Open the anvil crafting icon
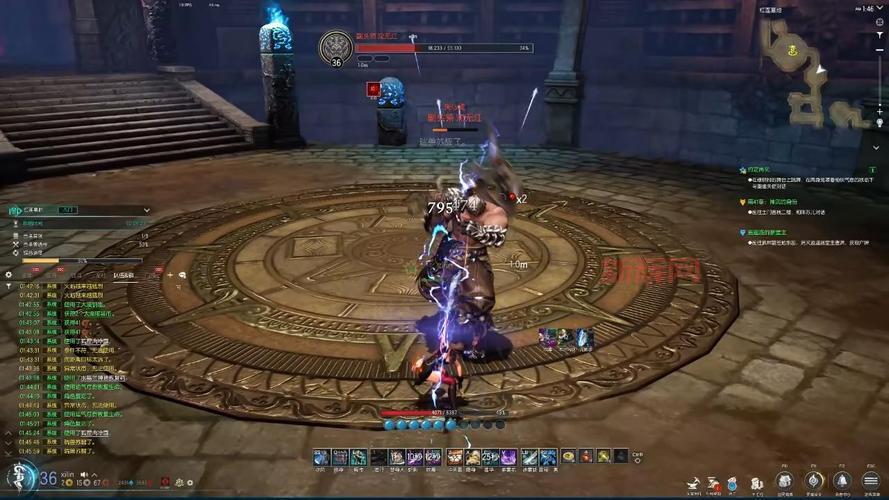Screen dimensions: 889x500 point(692,485)
